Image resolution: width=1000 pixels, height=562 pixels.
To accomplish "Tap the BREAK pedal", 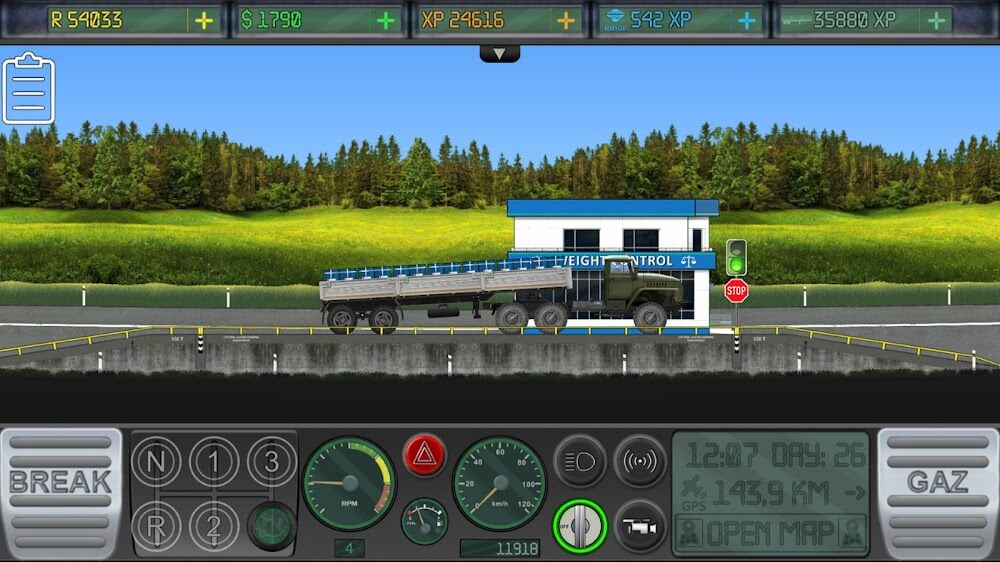I will coord(60,492).
